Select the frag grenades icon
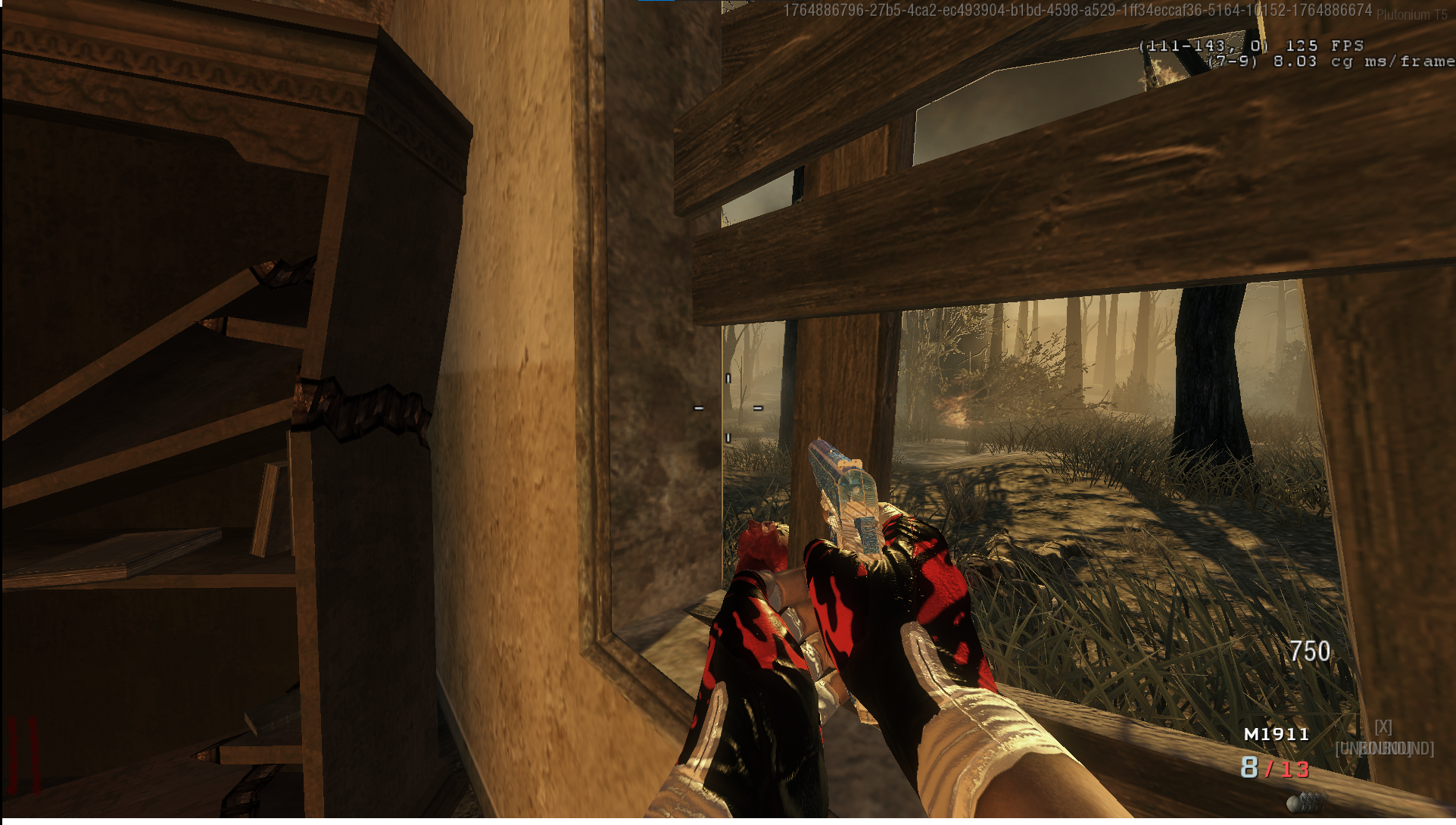Viewport: 1456px width, 825px height. (x=1306, y=802)
